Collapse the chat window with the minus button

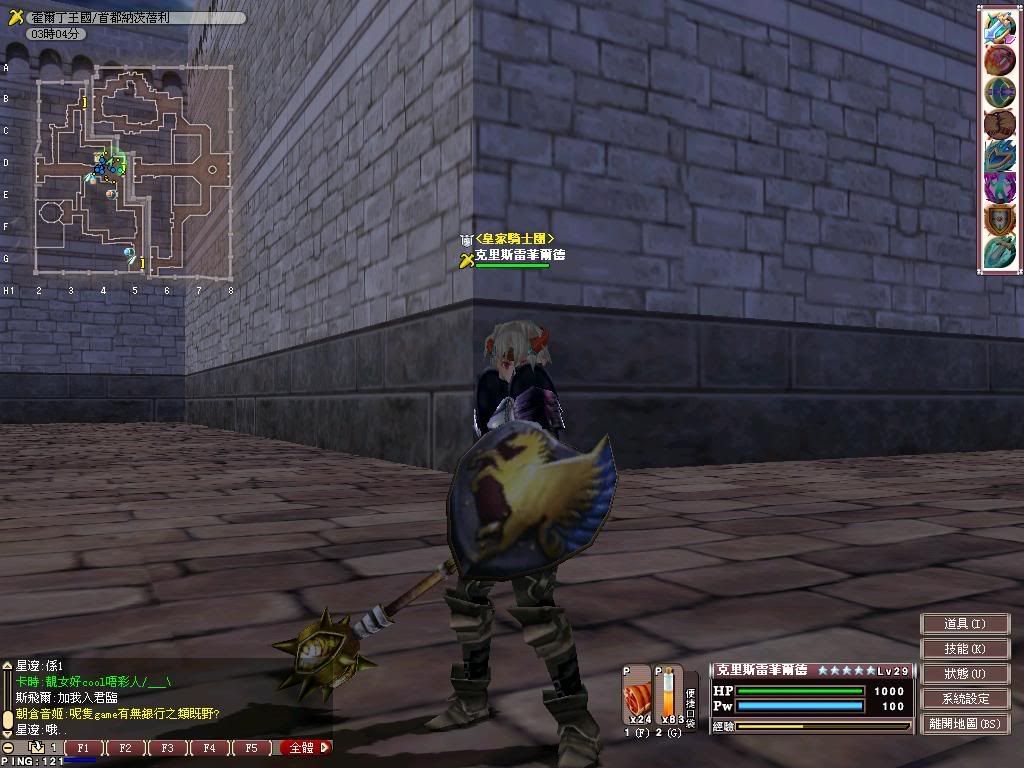(x=8, y=747)
